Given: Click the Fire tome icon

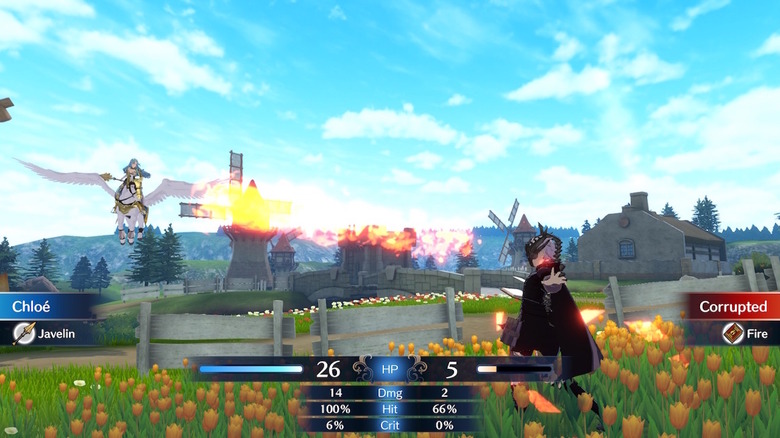Looking at the screenshot, I should (x=733, y=333).
